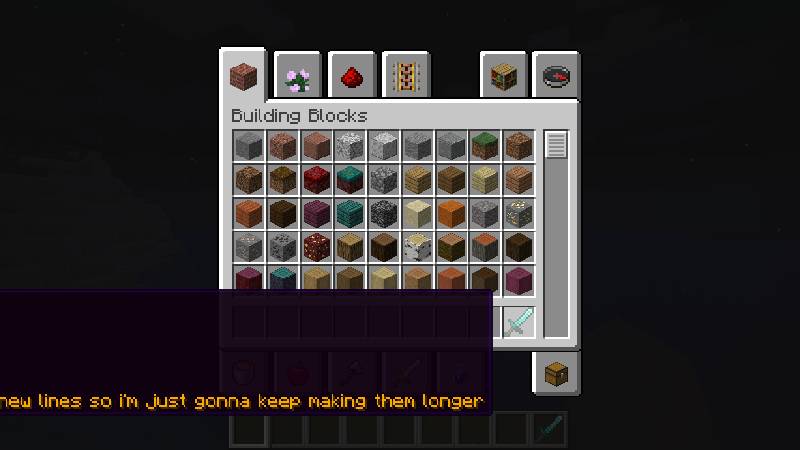Screen dimensions: 800x450
Task: Switch to the compass Search Items tab
Action: click(556, 76)
